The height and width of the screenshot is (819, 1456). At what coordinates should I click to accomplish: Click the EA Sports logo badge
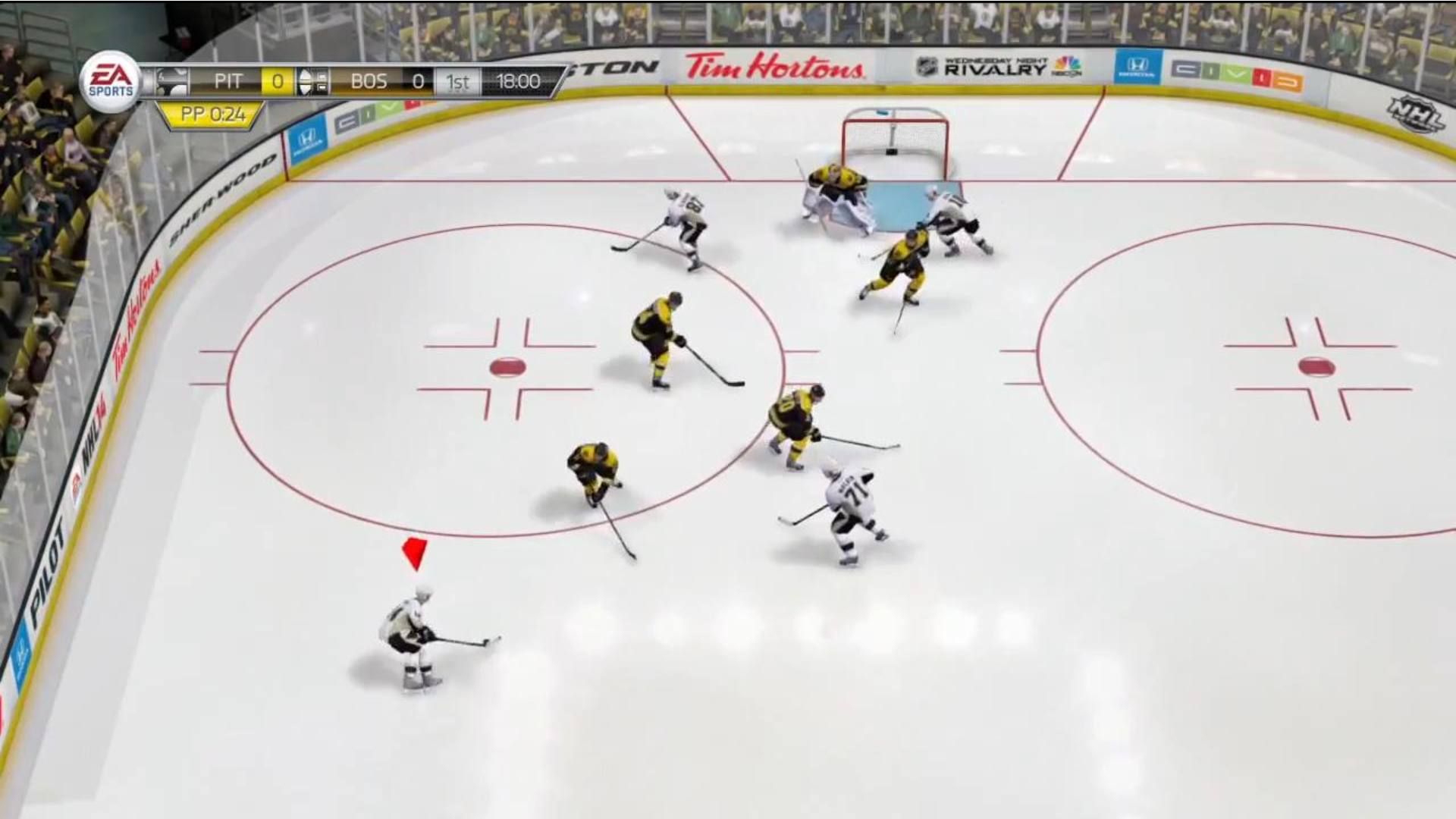110,80
